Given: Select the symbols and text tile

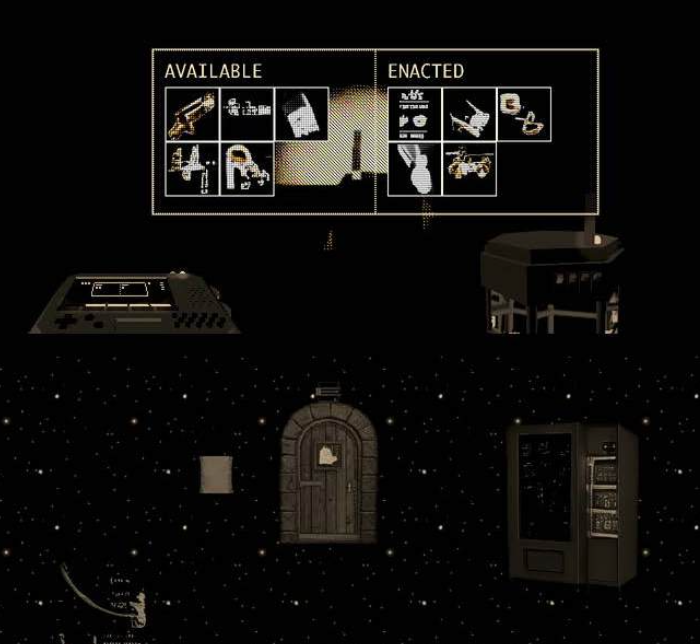Looking at the screenshot, I should tap(415, 114).
